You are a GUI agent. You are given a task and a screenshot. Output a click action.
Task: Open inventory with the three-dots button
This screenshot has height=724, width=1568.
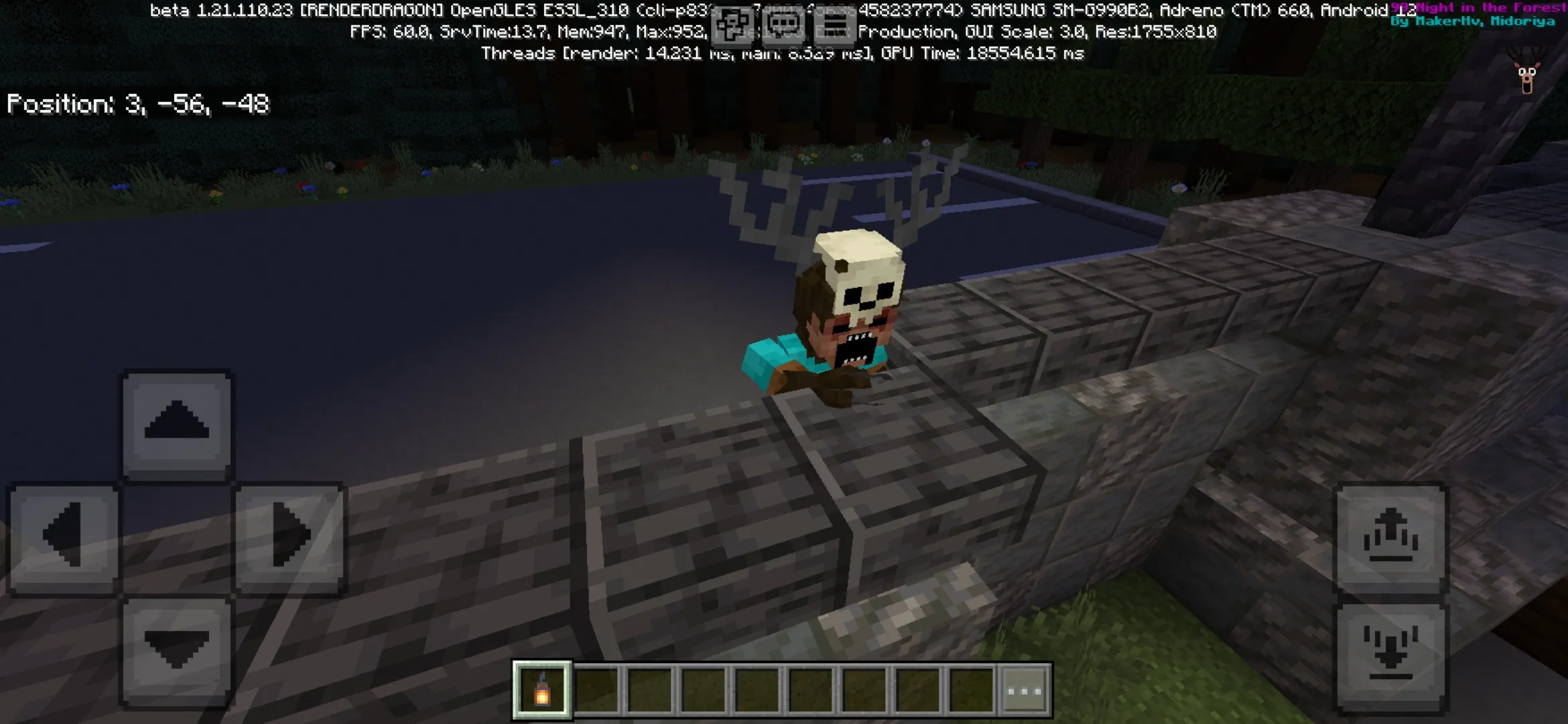1025,690
